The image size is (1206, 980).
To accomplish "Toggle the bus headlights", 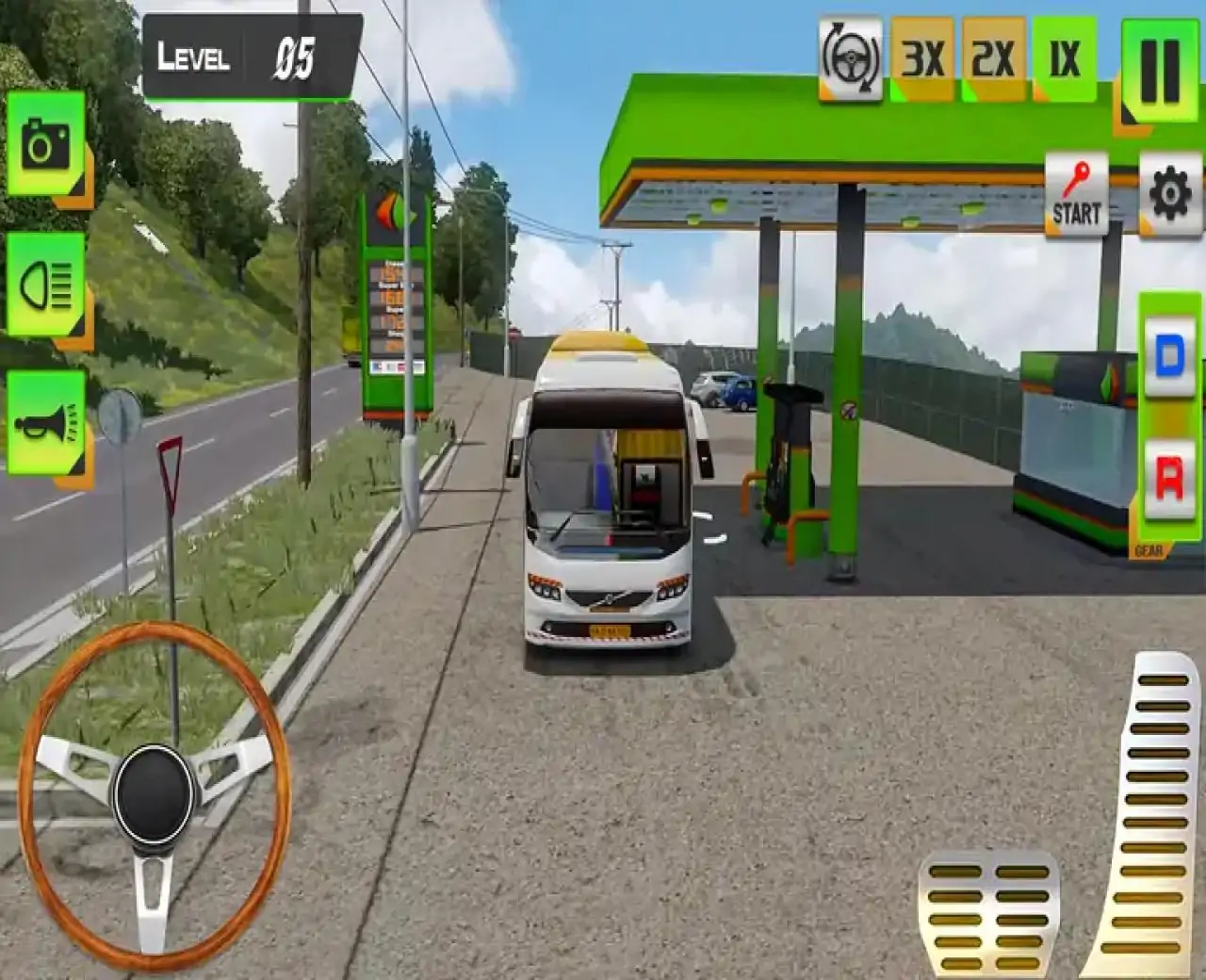I will [x=46, y=285].
